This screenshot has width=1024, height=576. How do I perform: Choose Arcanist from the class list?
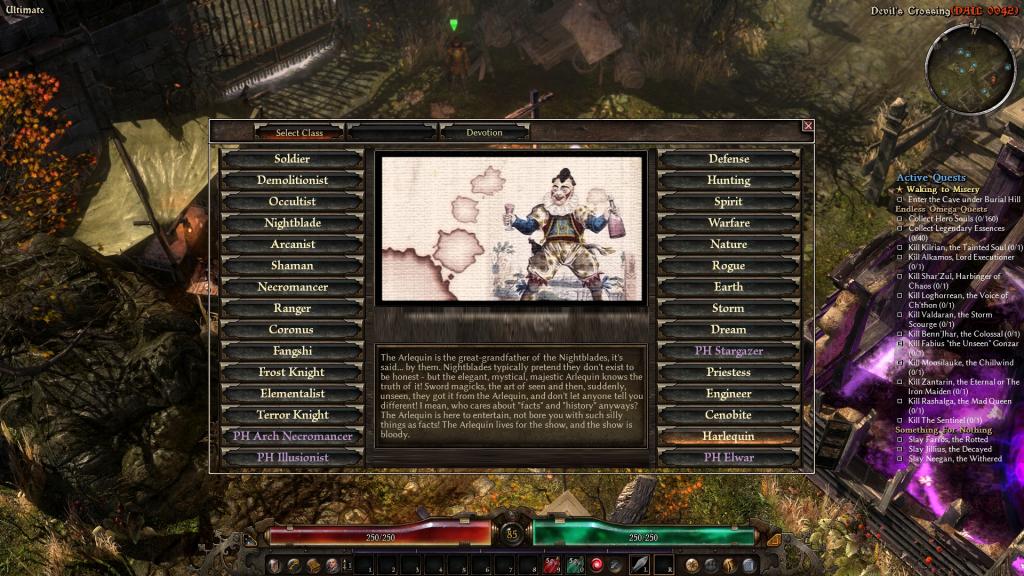click(x=292, y=244)
